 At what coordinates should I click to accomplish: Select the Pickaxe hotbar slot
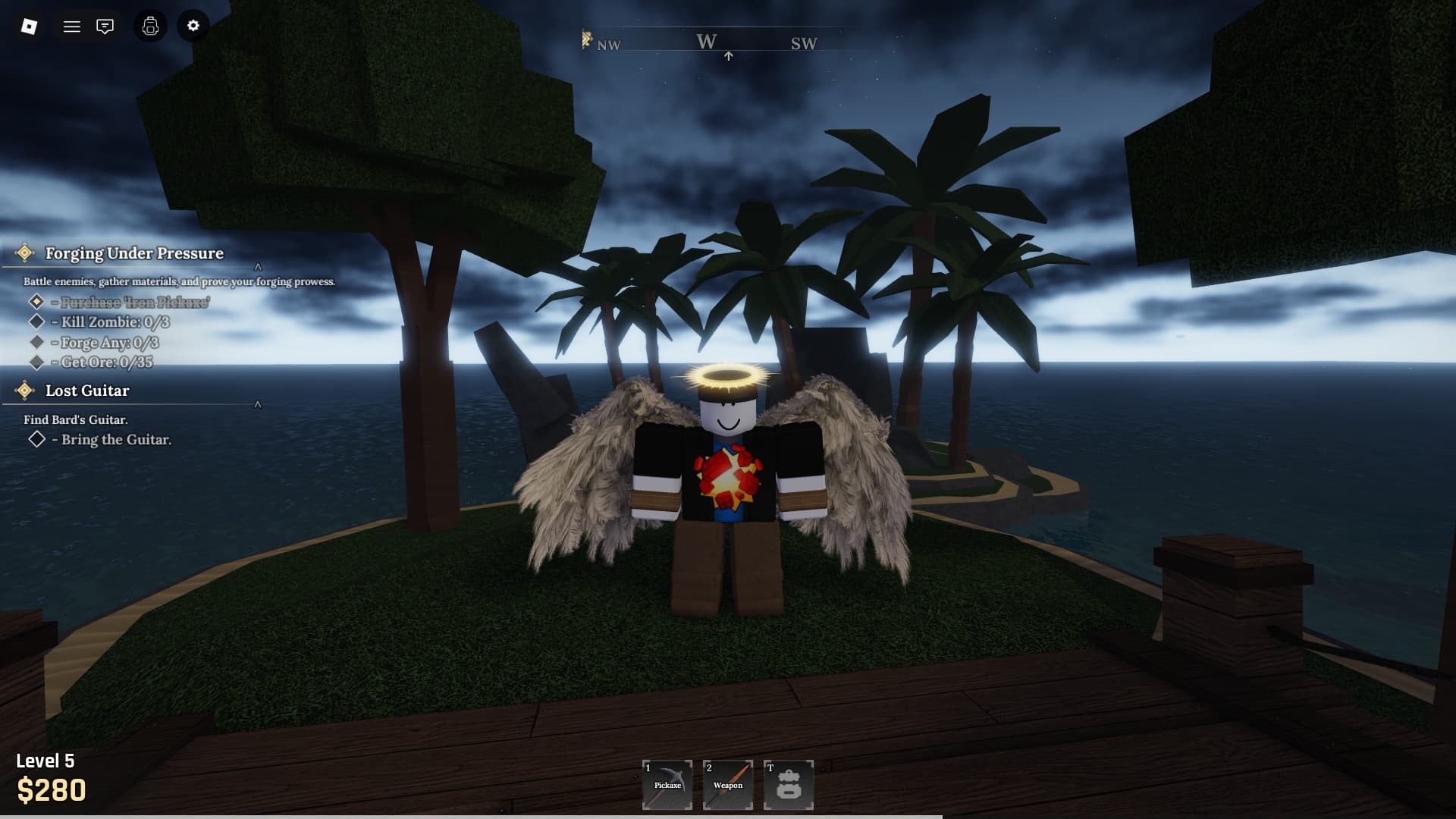coord(667,785)
